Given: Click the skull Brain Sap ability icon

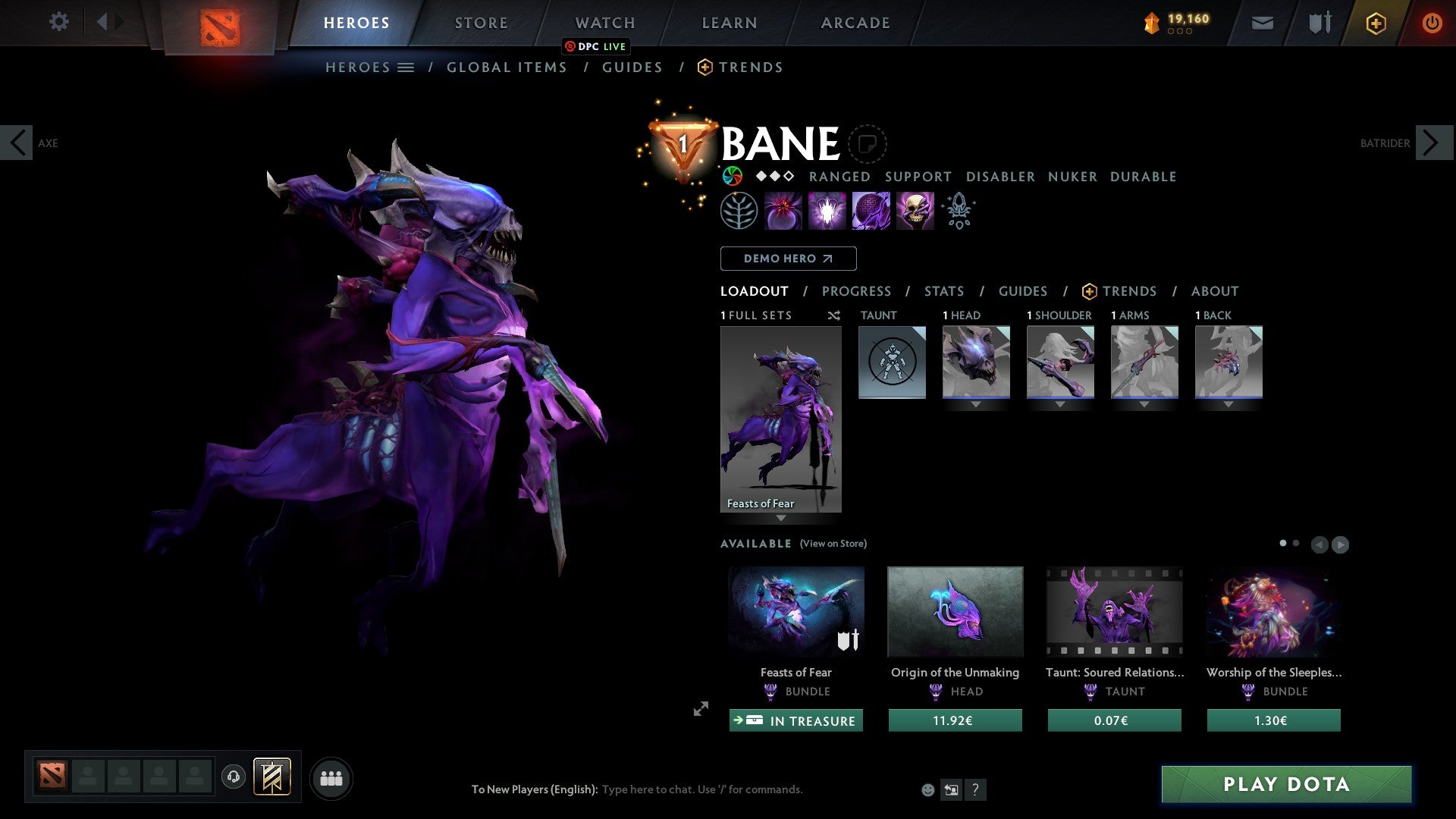Looking at the screenshot, I should pos(915,210).
